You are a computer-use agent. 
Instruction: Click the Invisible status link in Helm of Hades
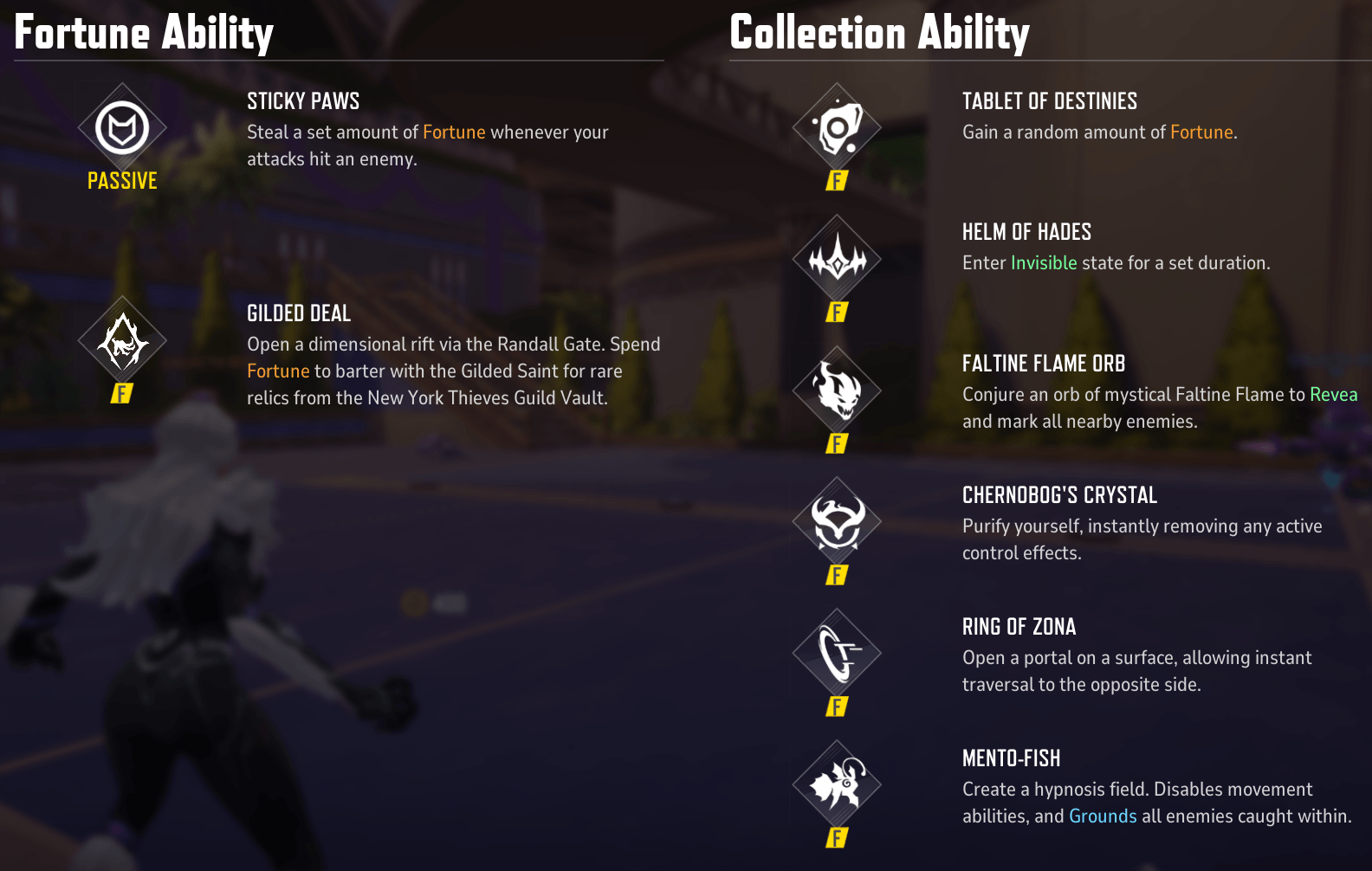coord(1044,262)
